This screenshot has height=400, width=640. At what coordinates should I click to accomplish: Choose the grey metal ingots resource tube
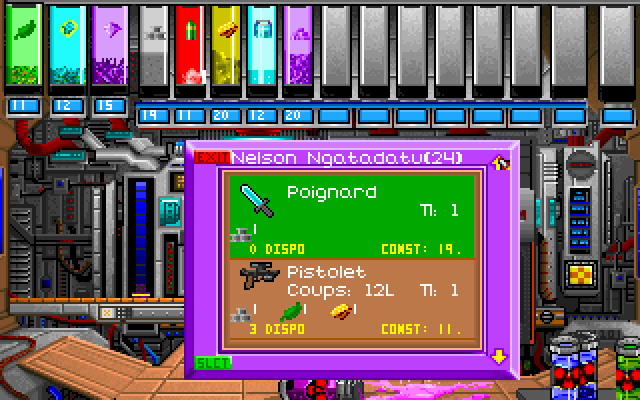pyautogui.click(x=153, y=45)
